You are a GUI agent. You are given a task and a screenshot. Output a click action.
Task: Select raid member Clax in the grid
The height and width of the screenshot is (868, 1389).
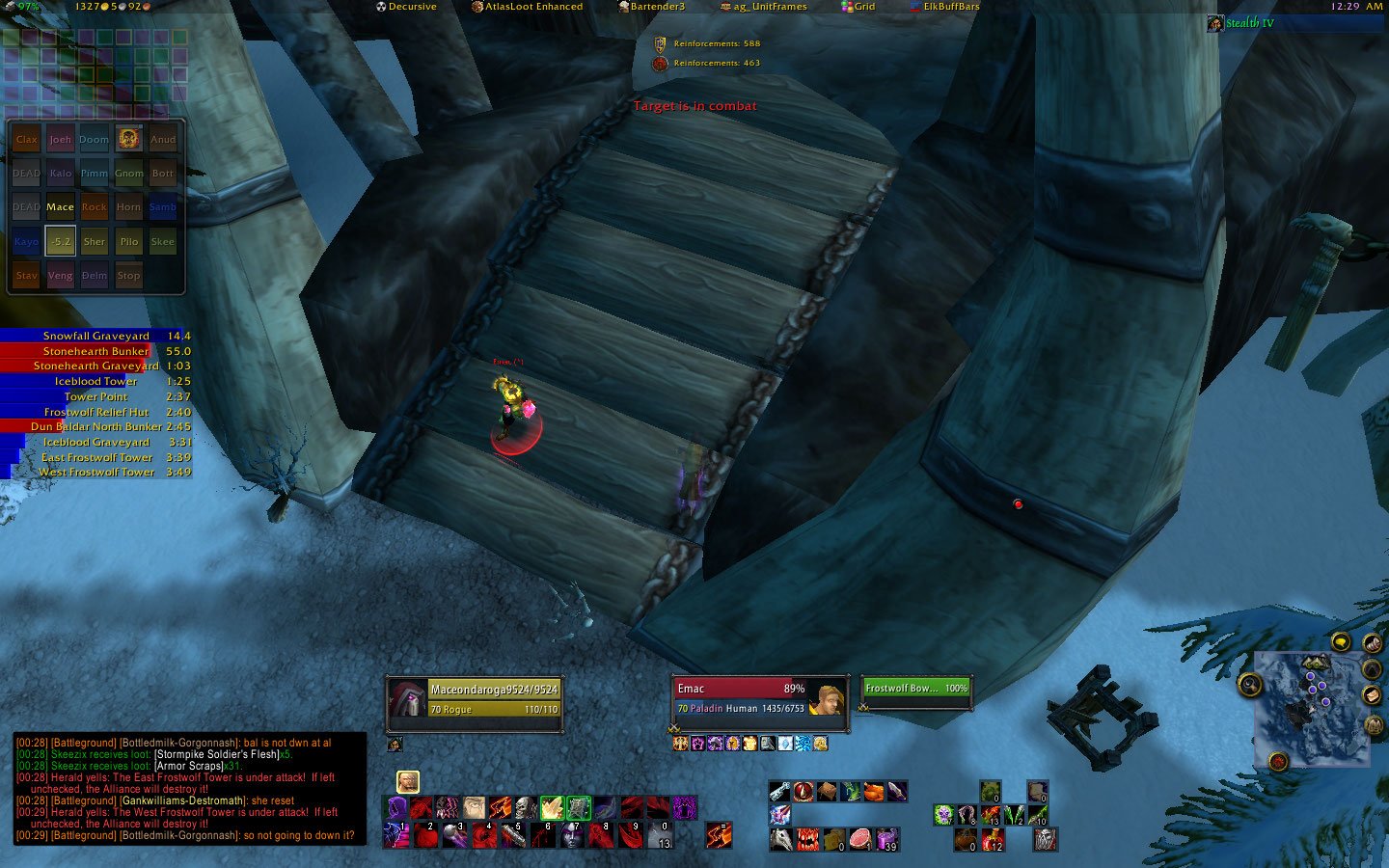click(x=26, y=140)
